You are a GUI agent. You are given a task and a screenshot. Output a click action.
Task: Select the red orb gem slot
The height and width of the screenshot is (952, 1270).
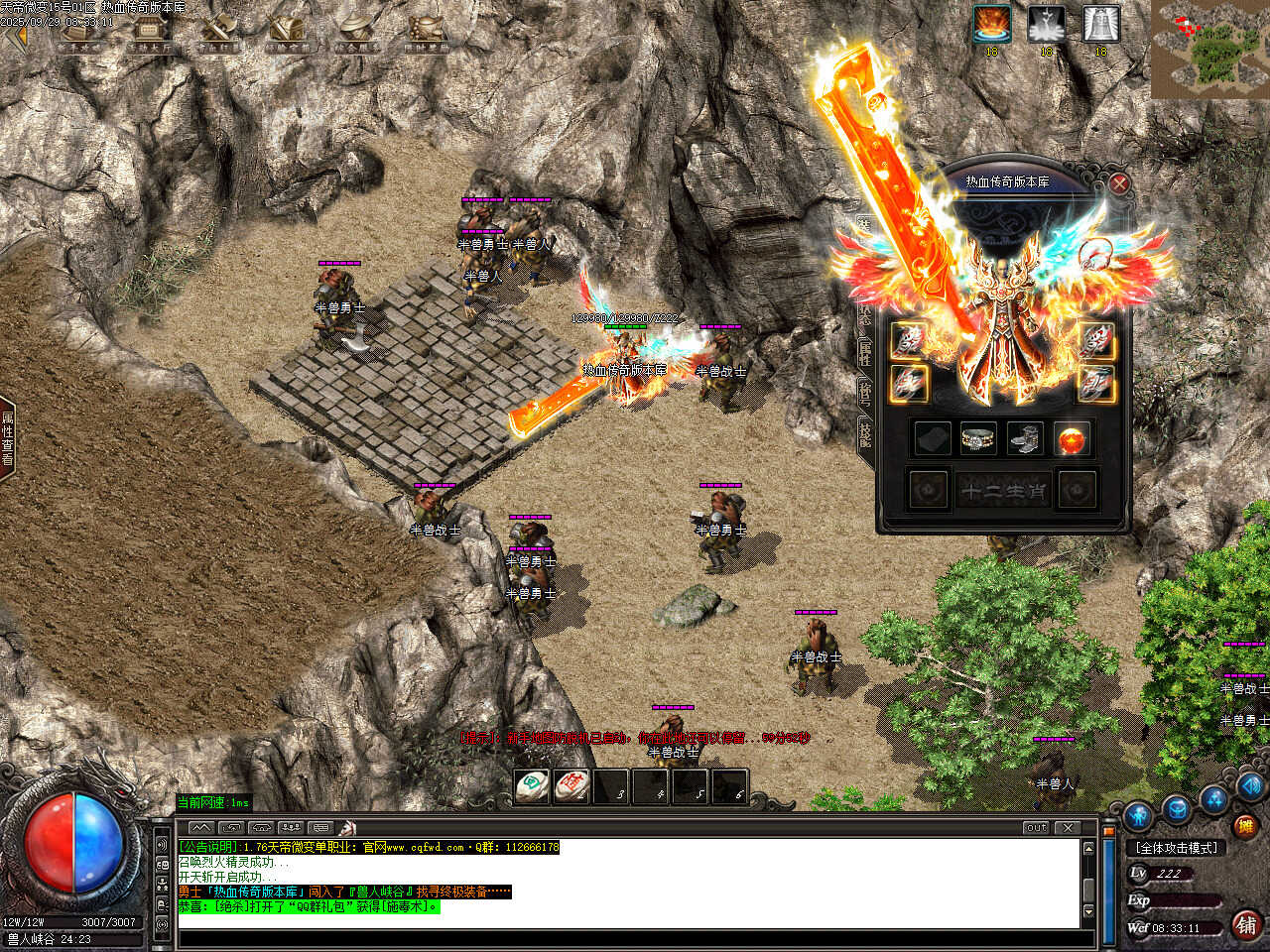click(1072, 439)
